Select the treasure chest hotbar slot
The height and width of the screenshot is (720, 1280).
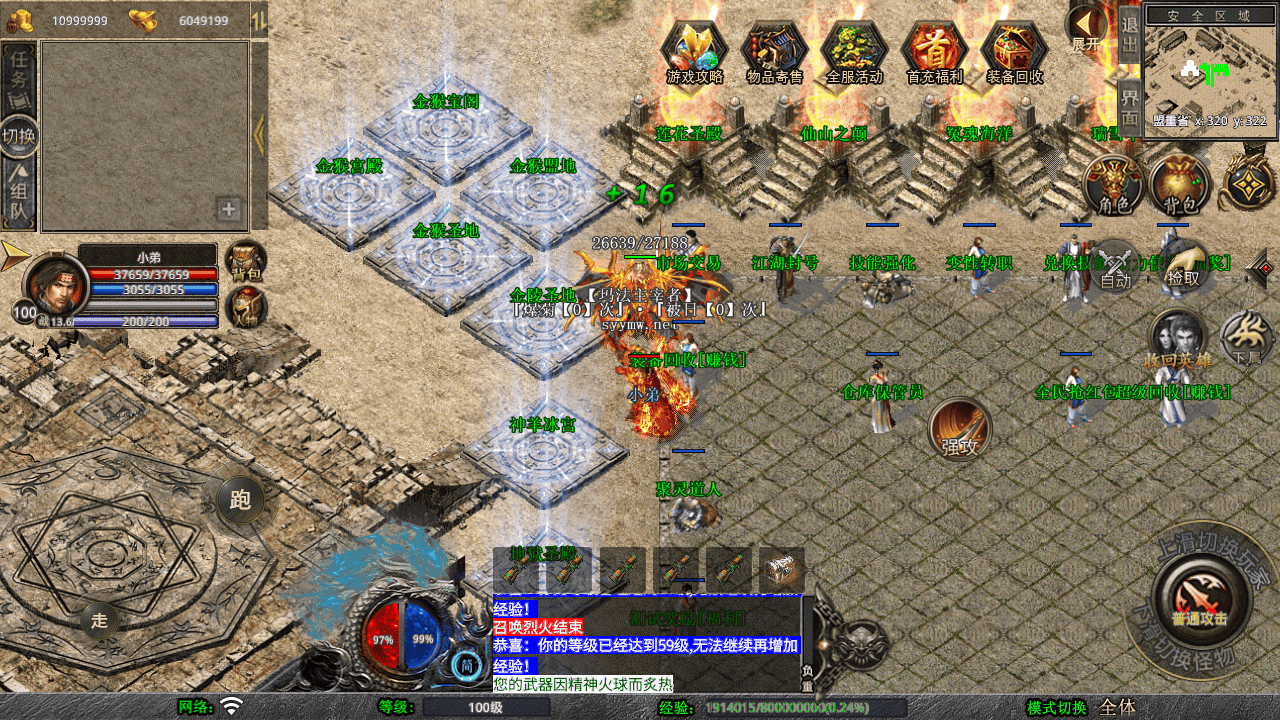pyautogui.click(x=782, y=569)
